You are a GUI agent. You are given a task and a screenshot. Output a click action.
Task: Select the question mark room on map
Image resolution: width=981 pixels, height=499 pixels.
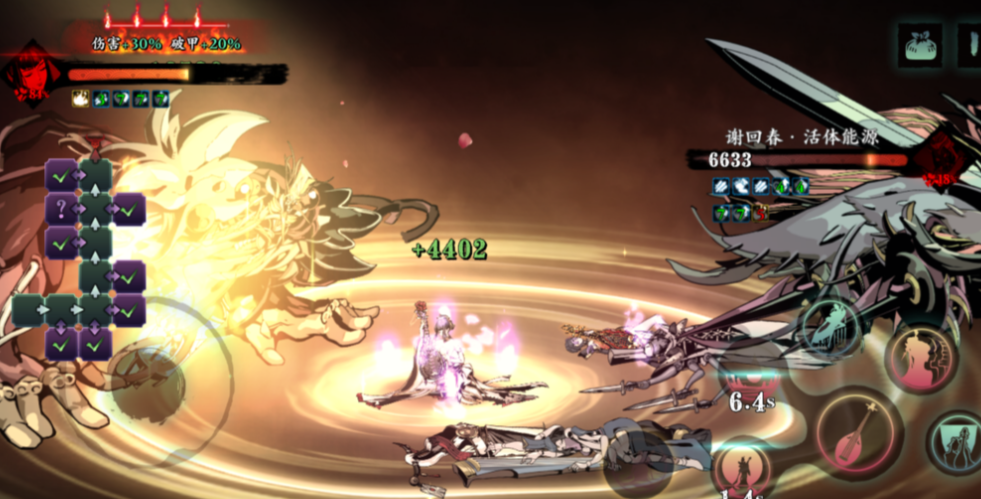(60, 209)
